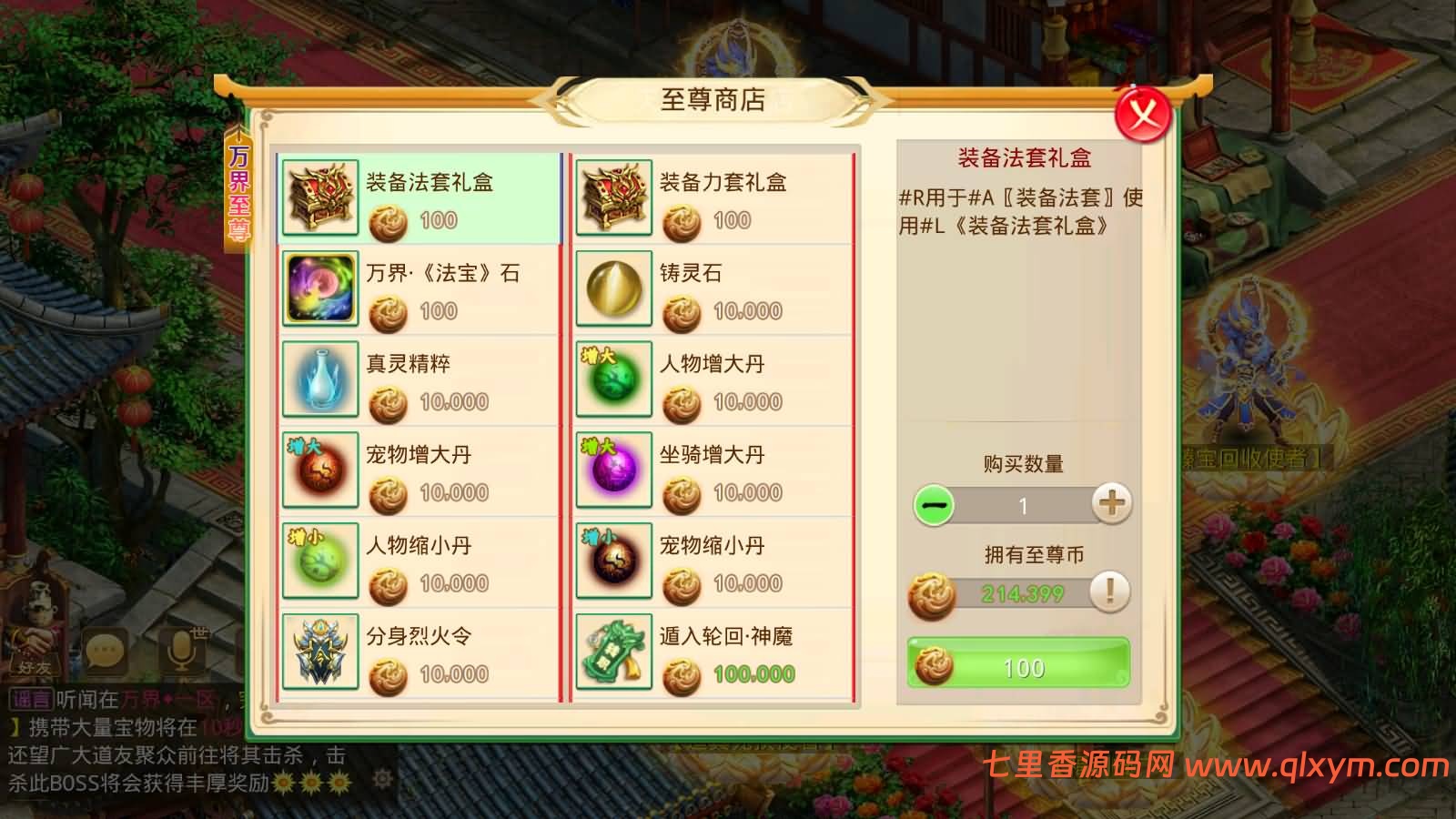Select the 坐骑增大丹 purple pill icon
The width and height of the screenshot is (1456, 819).
pyautogui.click(x=614, y=470)
